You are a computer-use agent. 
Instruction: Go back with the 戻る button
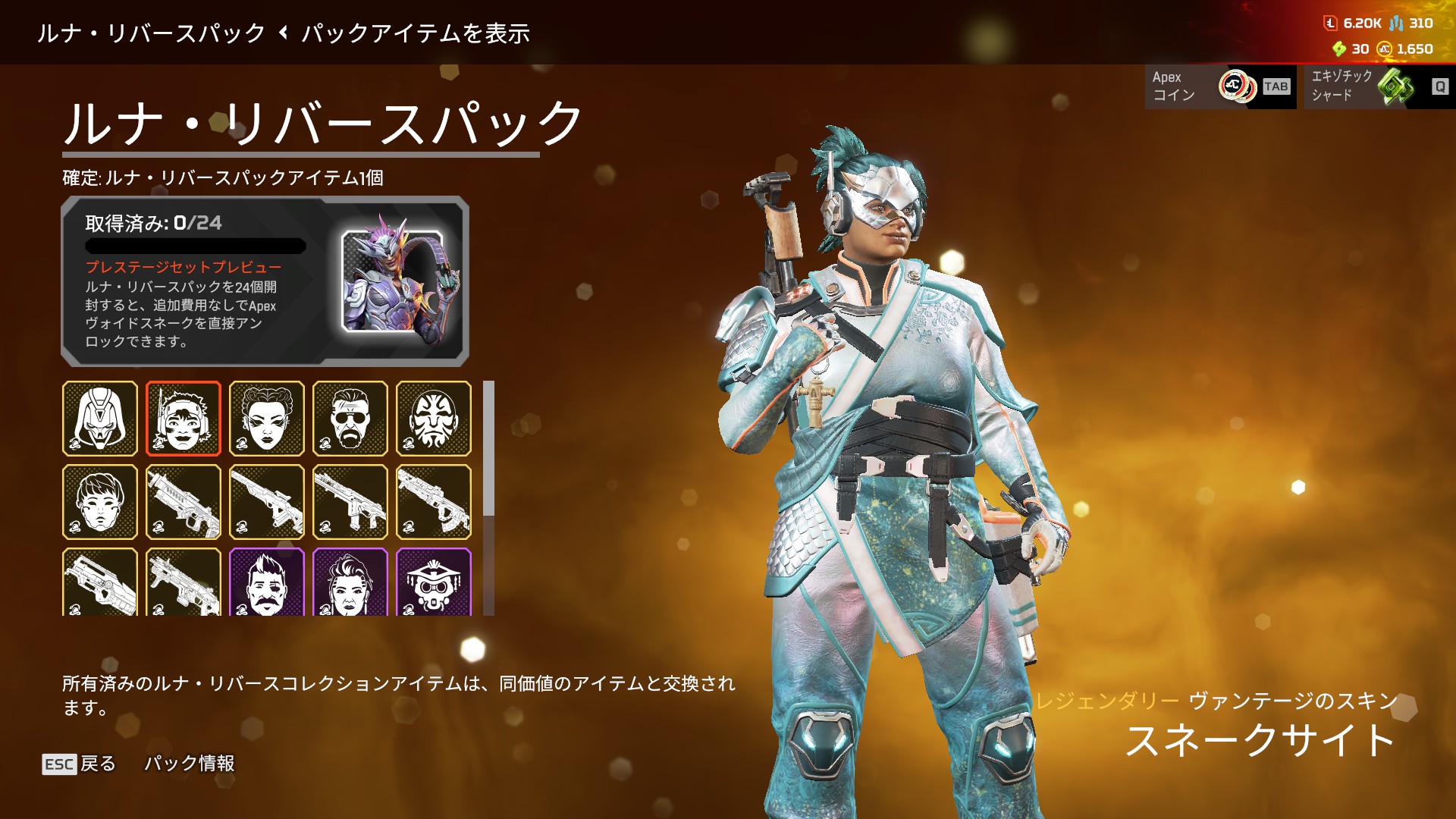click(x=80, y=764)
